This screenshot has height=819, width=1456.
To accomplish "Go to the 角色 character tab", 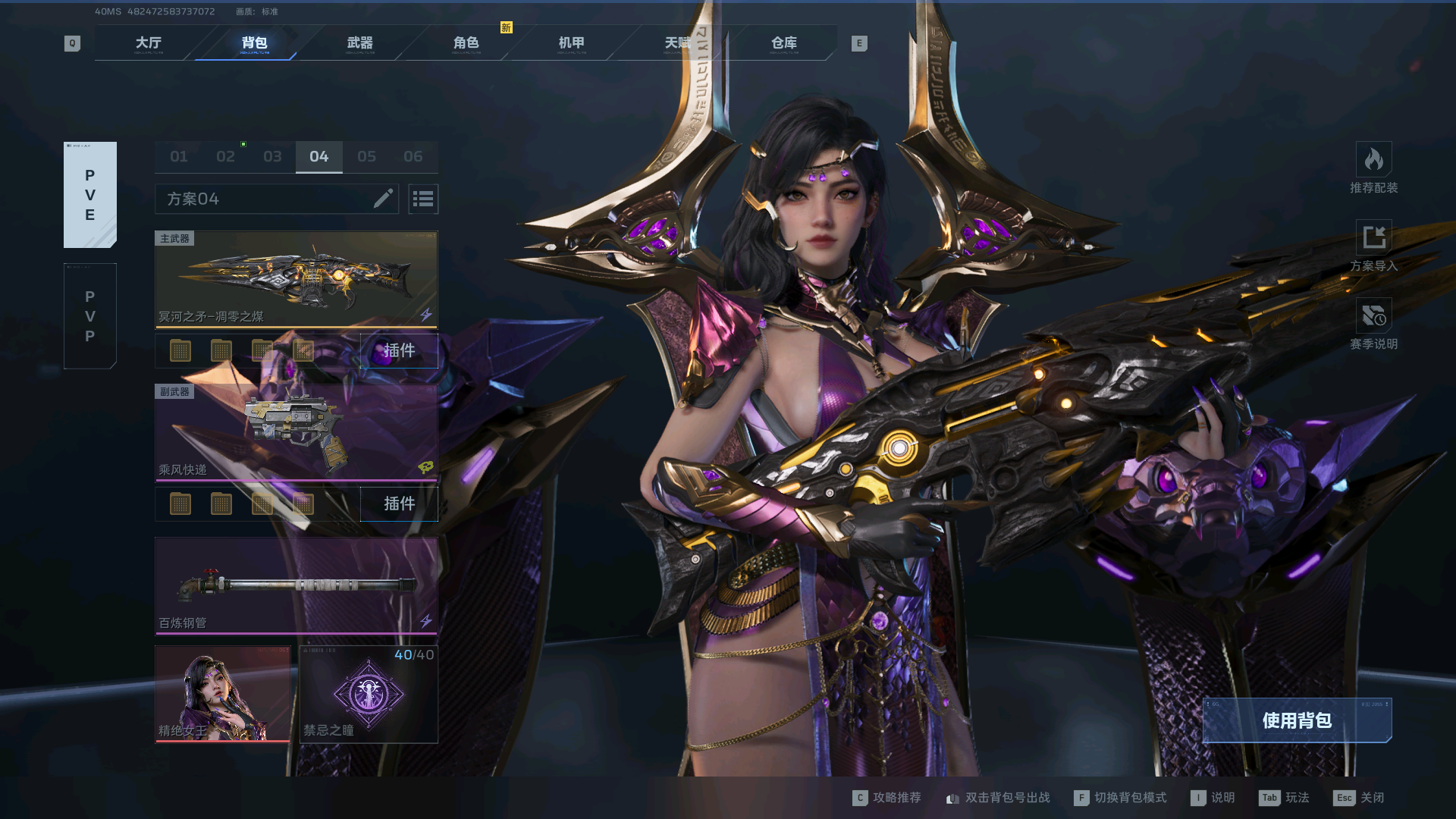I will (x=466, y=43).
